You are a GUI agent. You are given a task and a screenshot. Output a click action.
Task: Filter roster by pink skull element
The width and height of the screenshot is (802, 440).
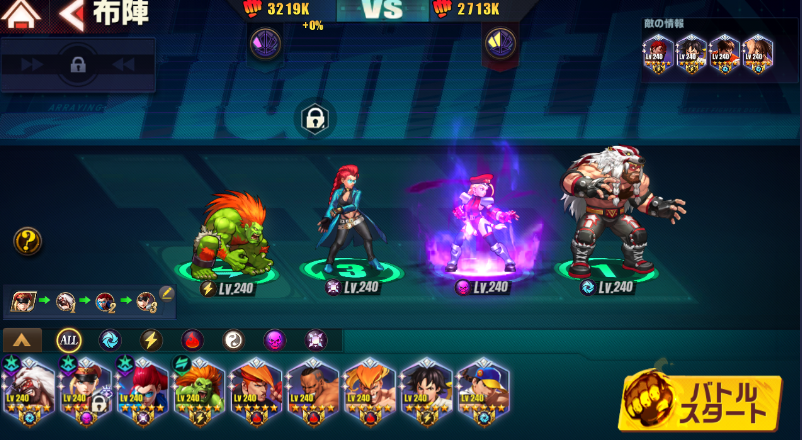pyautogui.click(x=274, y=340)
